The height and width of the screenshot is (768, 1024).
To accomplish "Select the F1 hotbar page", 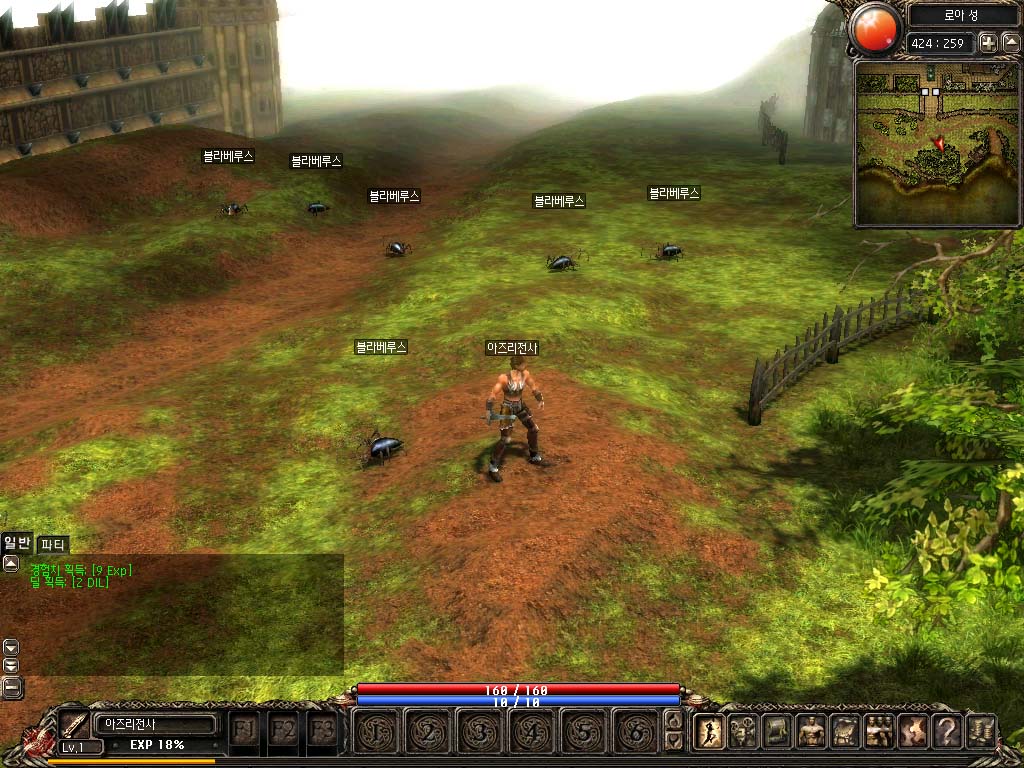I will point(243,729).
